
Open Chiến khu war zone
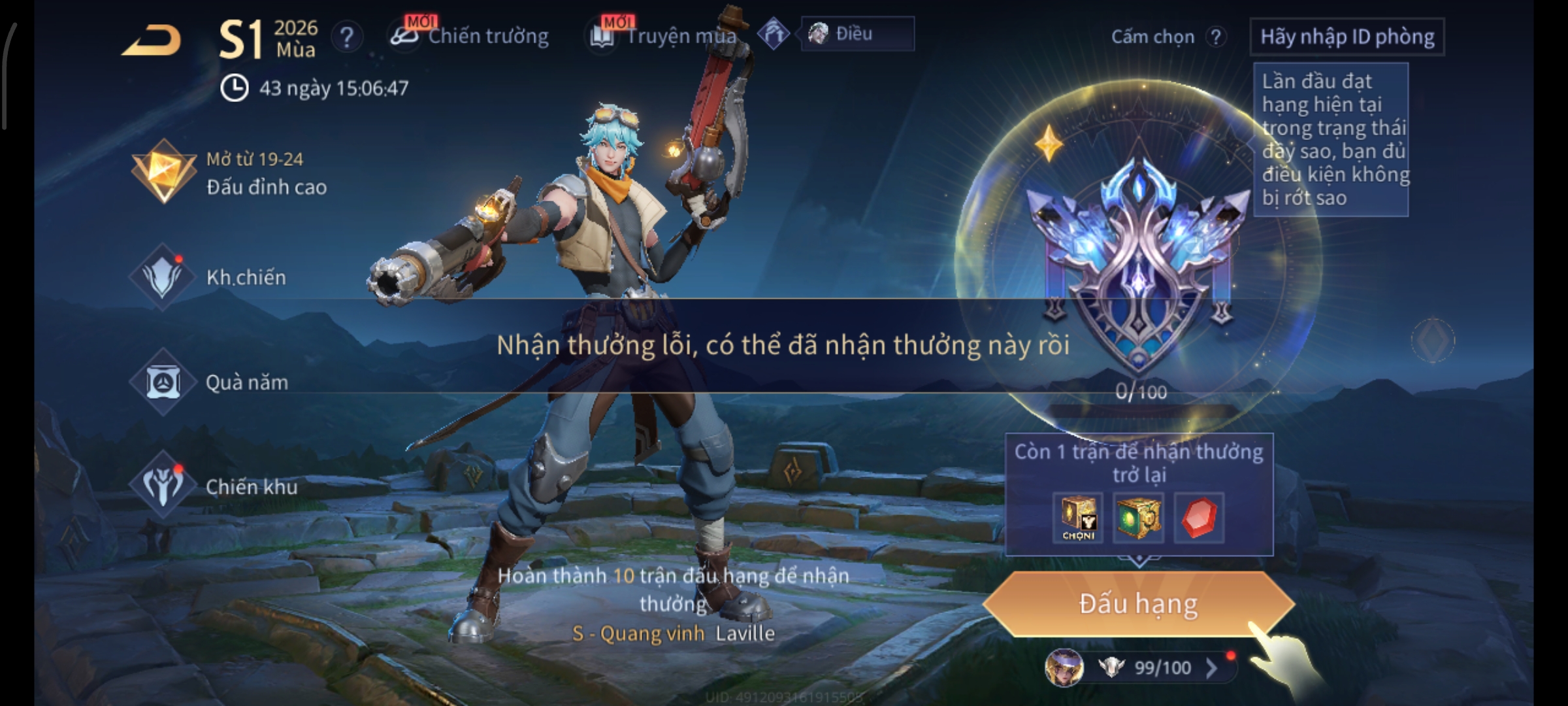(214, 487)
